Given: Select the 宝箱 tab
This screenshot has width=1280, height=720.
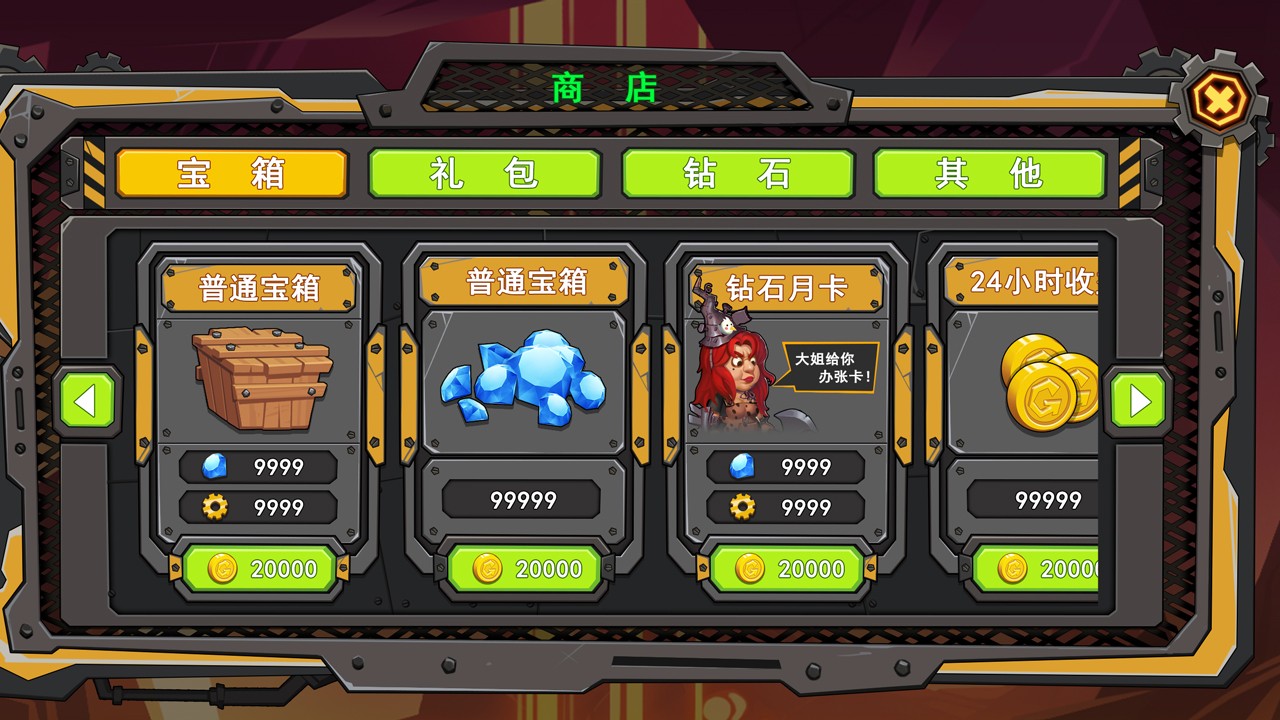Looking at the screenshot, I should click(x=230, y=174).
